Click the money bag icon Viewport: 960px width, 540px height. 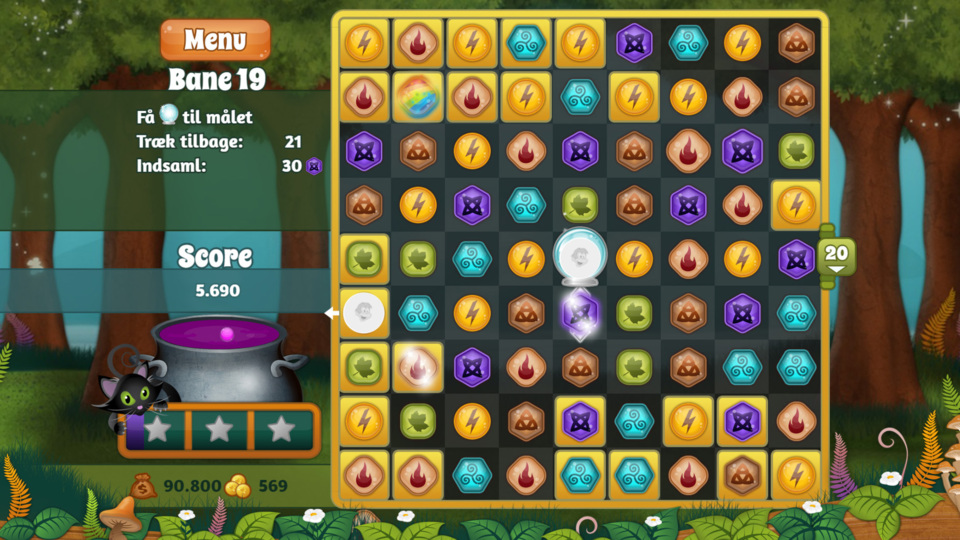[x=144, y=486]
